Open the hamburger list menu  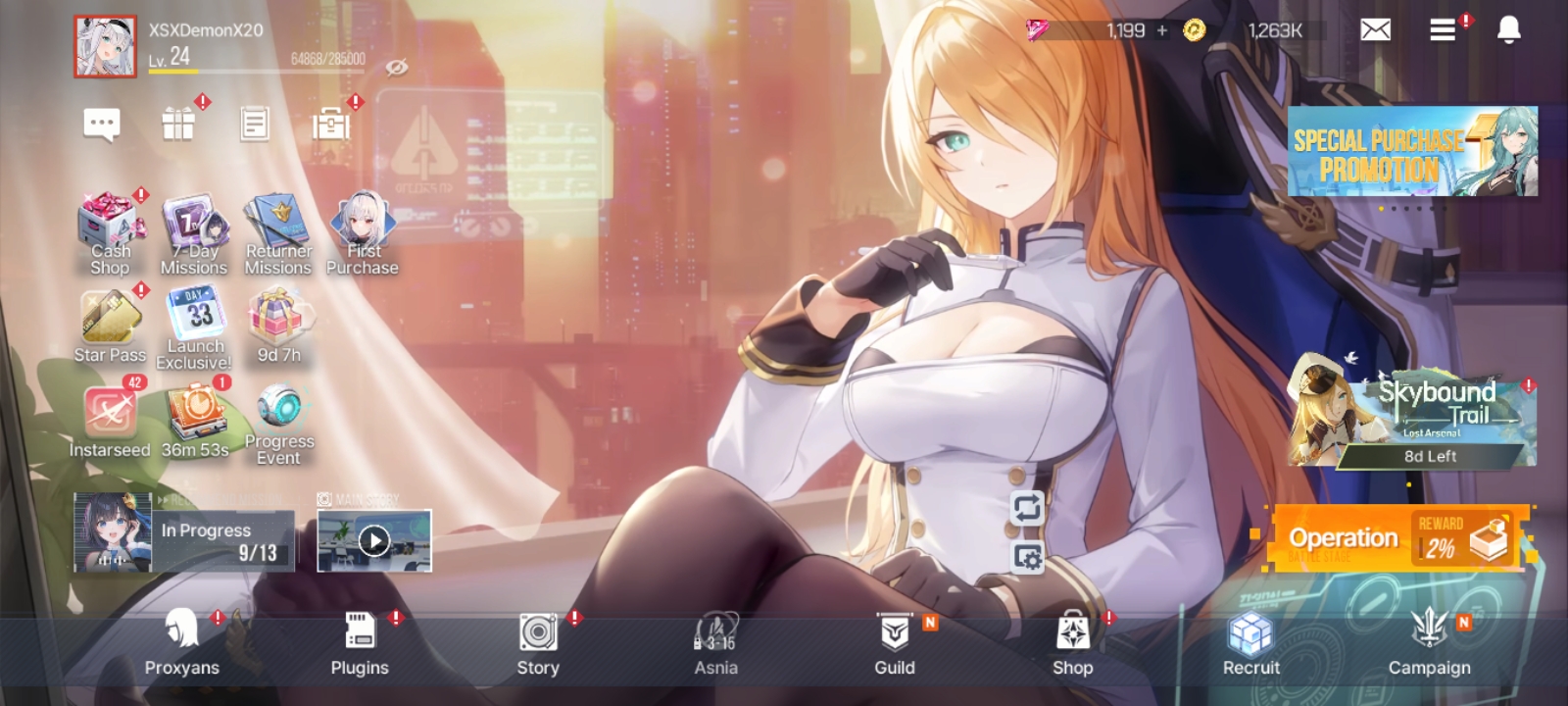1443,30
